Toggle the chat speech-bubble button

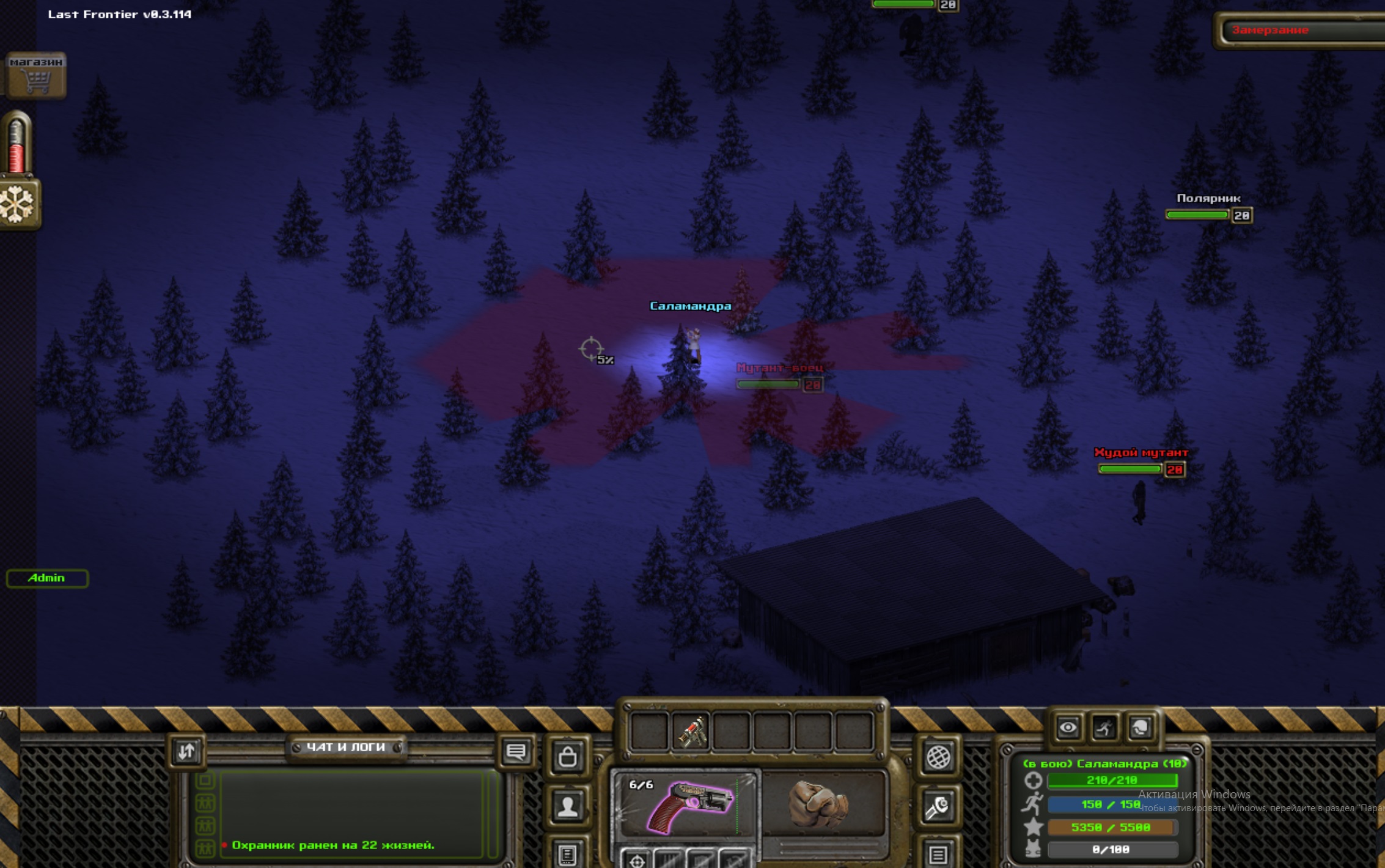(x=516, y=752)
